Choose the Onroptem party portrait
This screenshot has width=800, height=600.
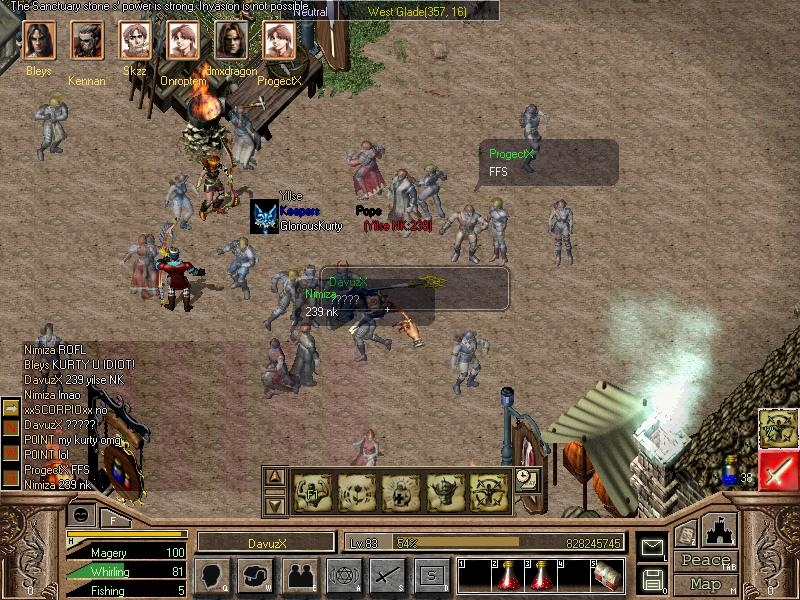[183, 41]
